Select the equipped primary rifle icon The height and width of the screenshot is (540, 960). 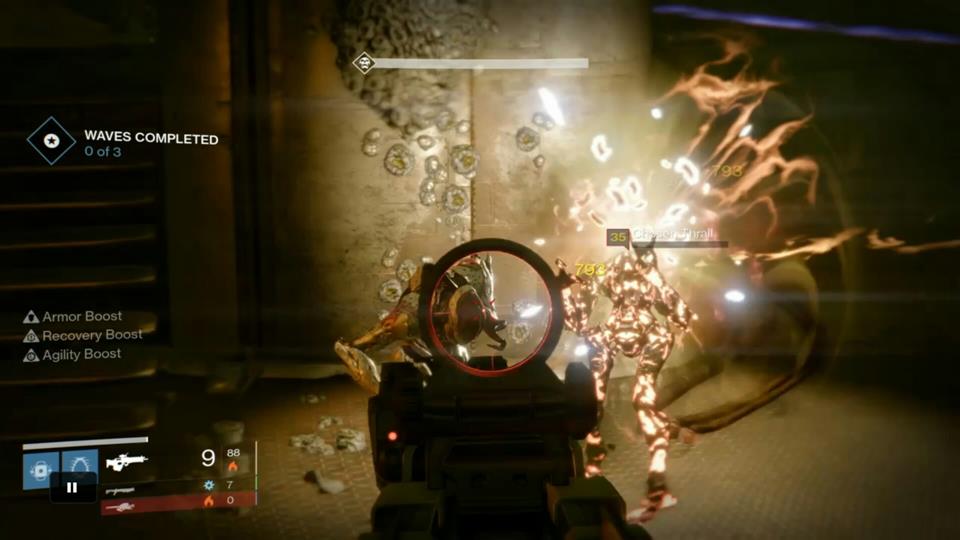(127, 462)
